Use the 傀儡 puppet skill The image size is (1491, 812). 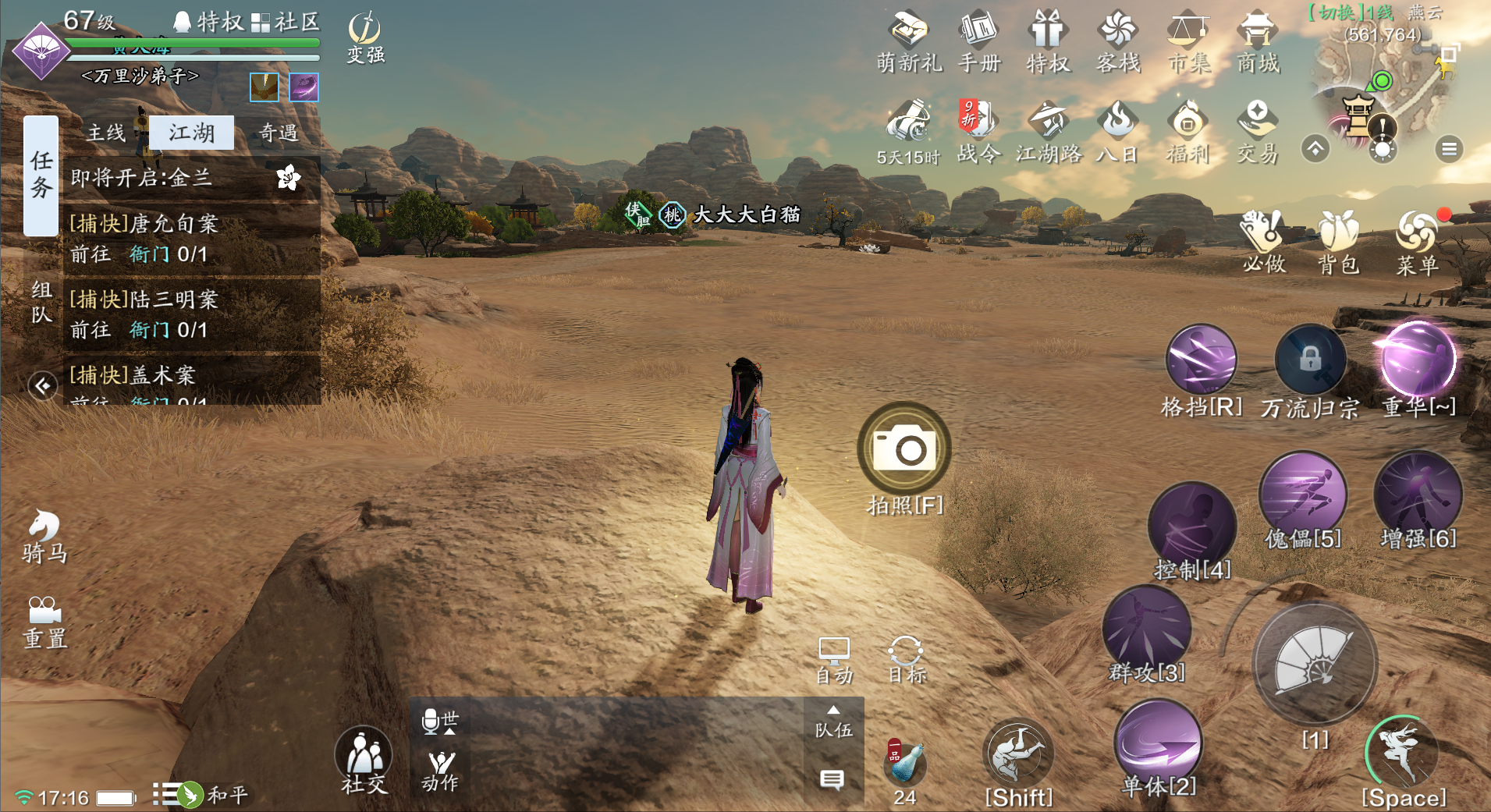[1302, 495]
